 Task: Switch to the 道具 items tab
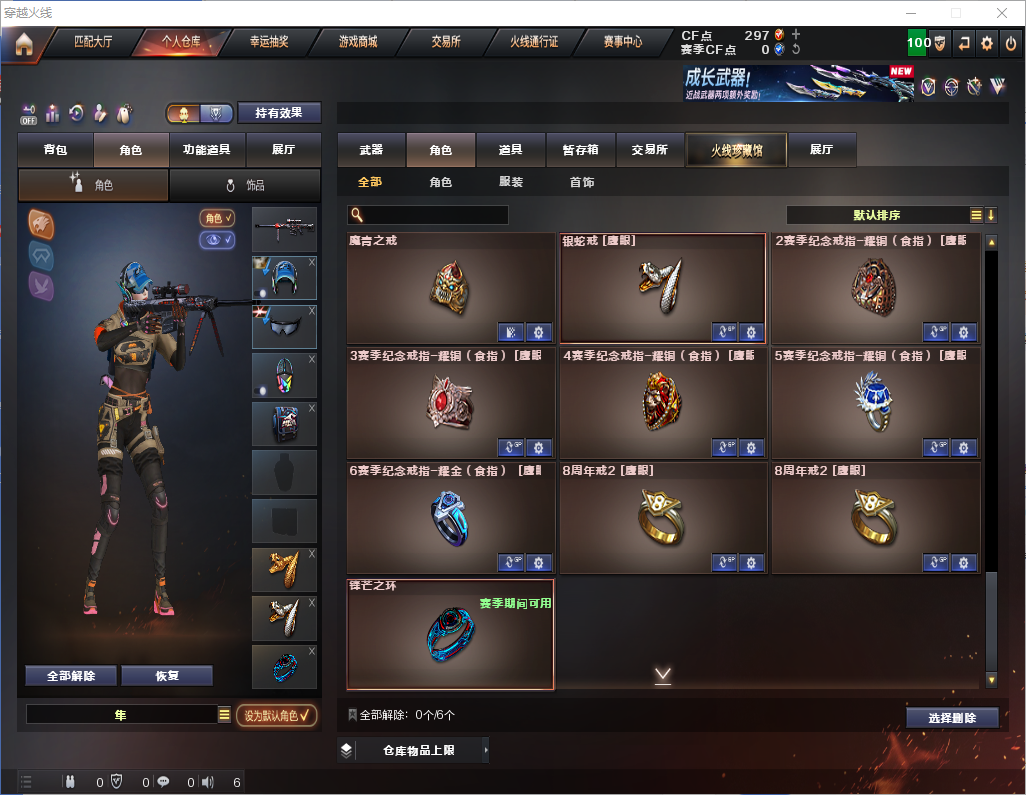[510, 149]
